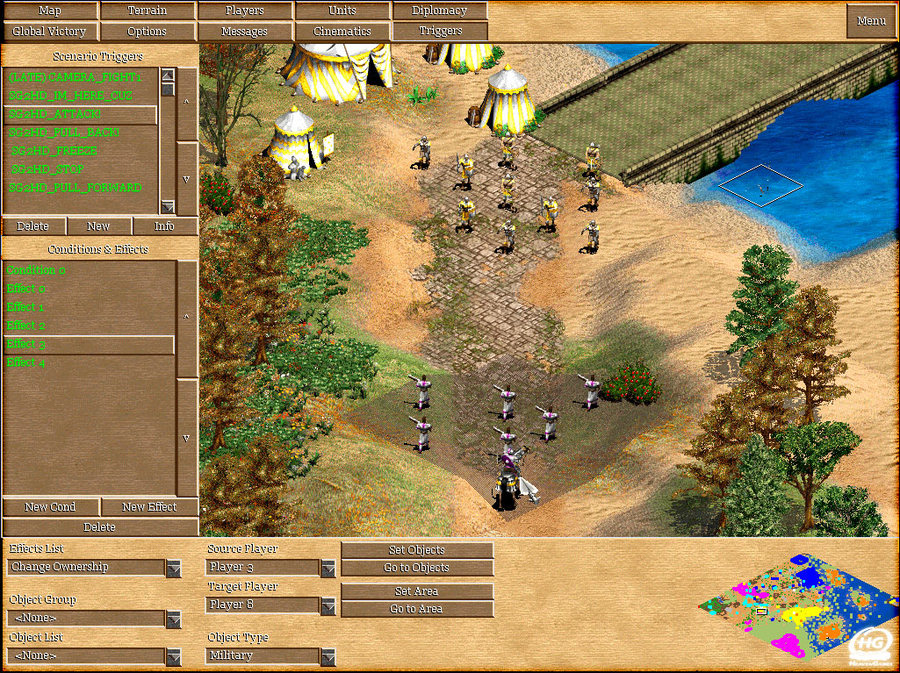Select Condition 0 in the list

(37, 270)
